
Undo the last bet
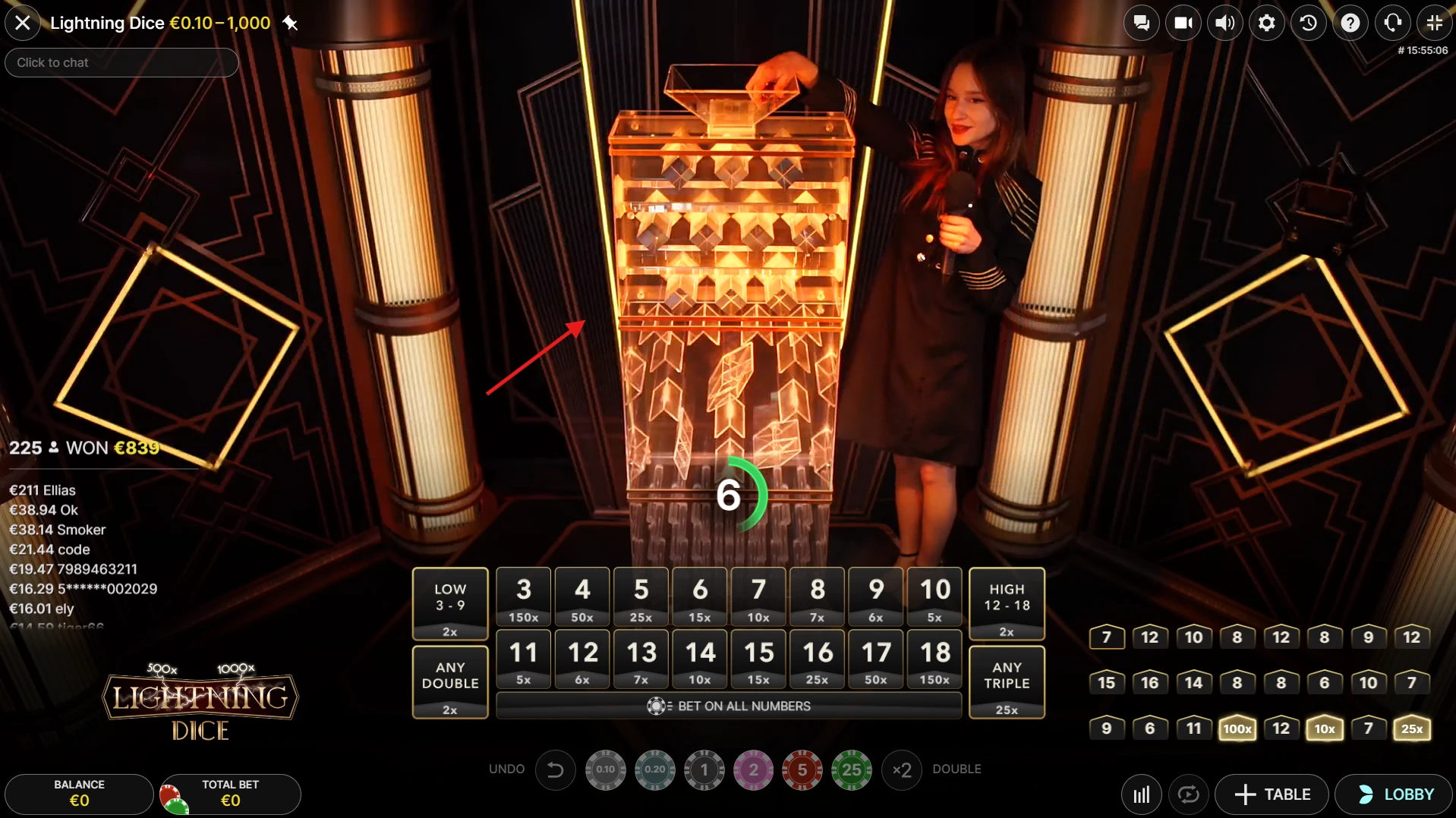tap(555, 770)
